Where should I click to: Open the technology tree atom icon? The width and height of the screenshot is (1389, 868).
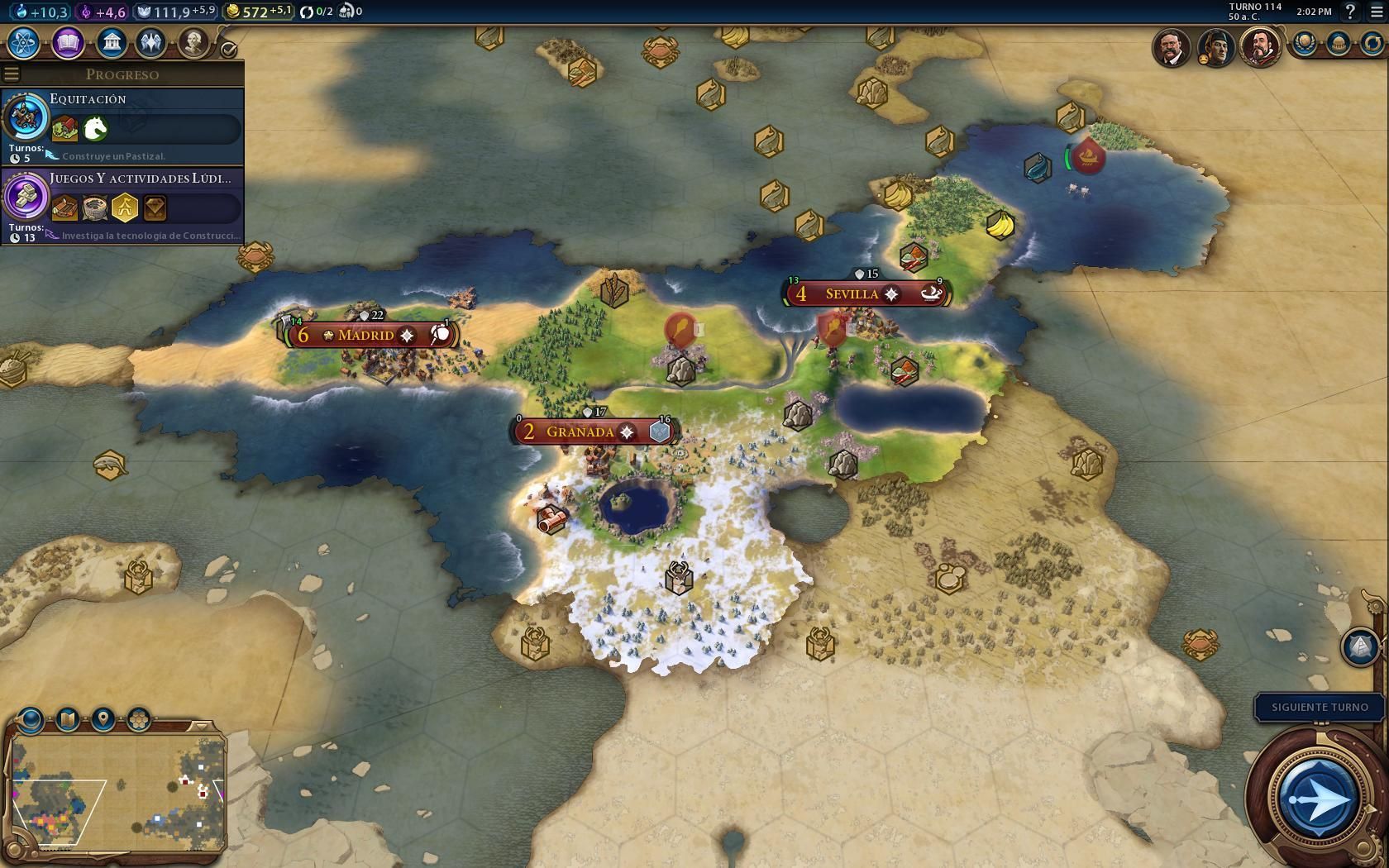coord(26,42)
